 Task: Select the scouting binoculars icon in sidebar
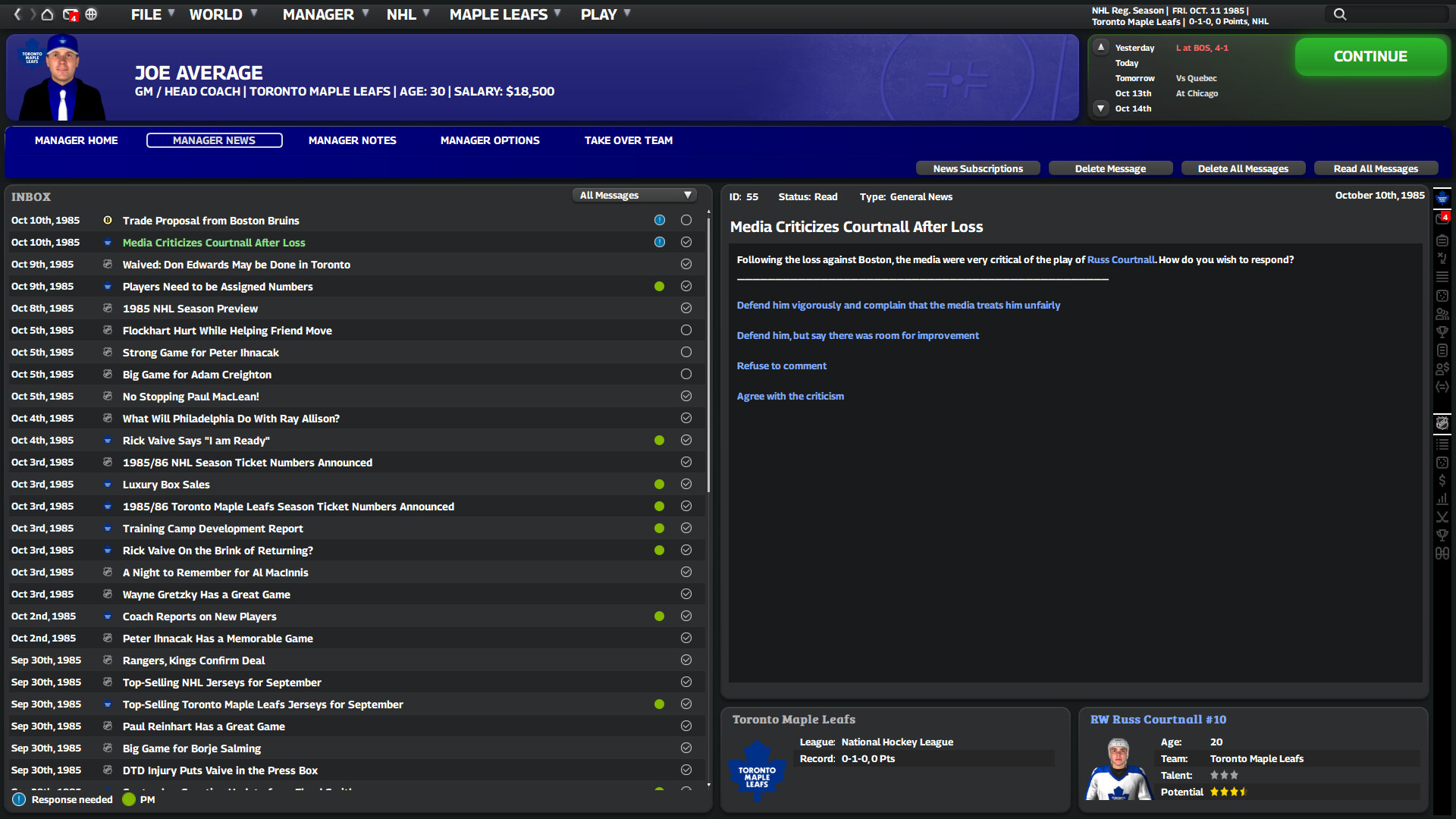[1443, 554]
